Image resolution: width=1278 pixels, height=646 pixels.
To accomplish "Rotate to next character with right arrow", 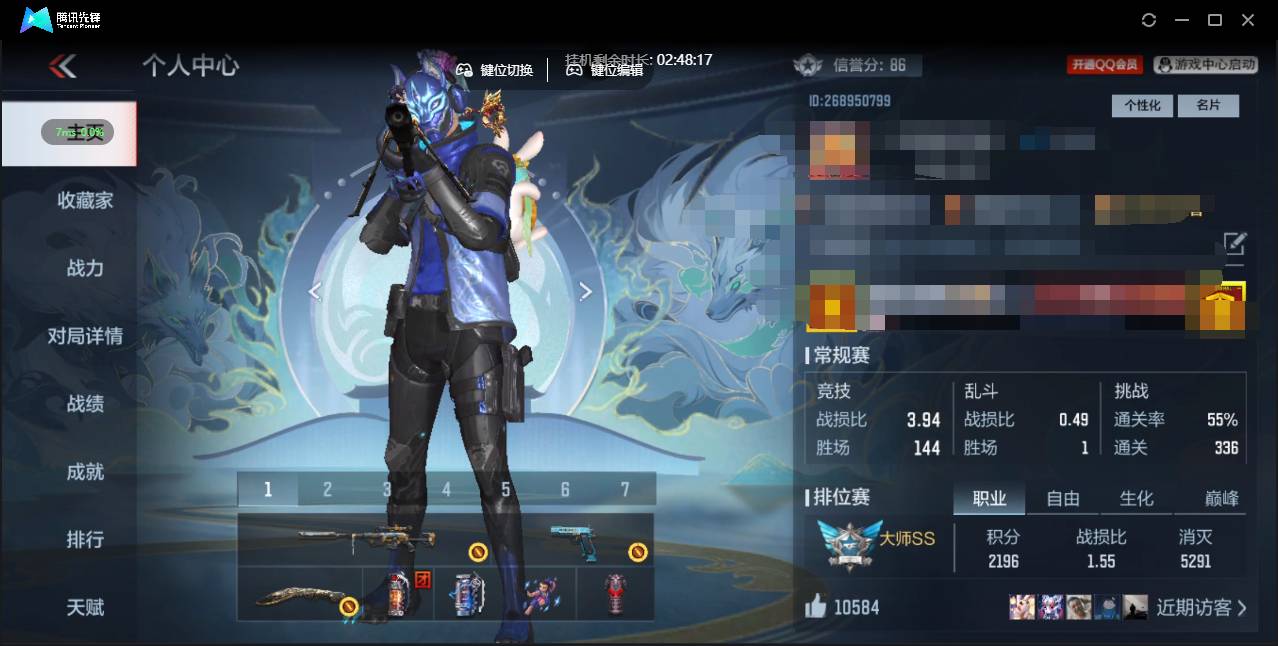I will click(x=586, y=291).
